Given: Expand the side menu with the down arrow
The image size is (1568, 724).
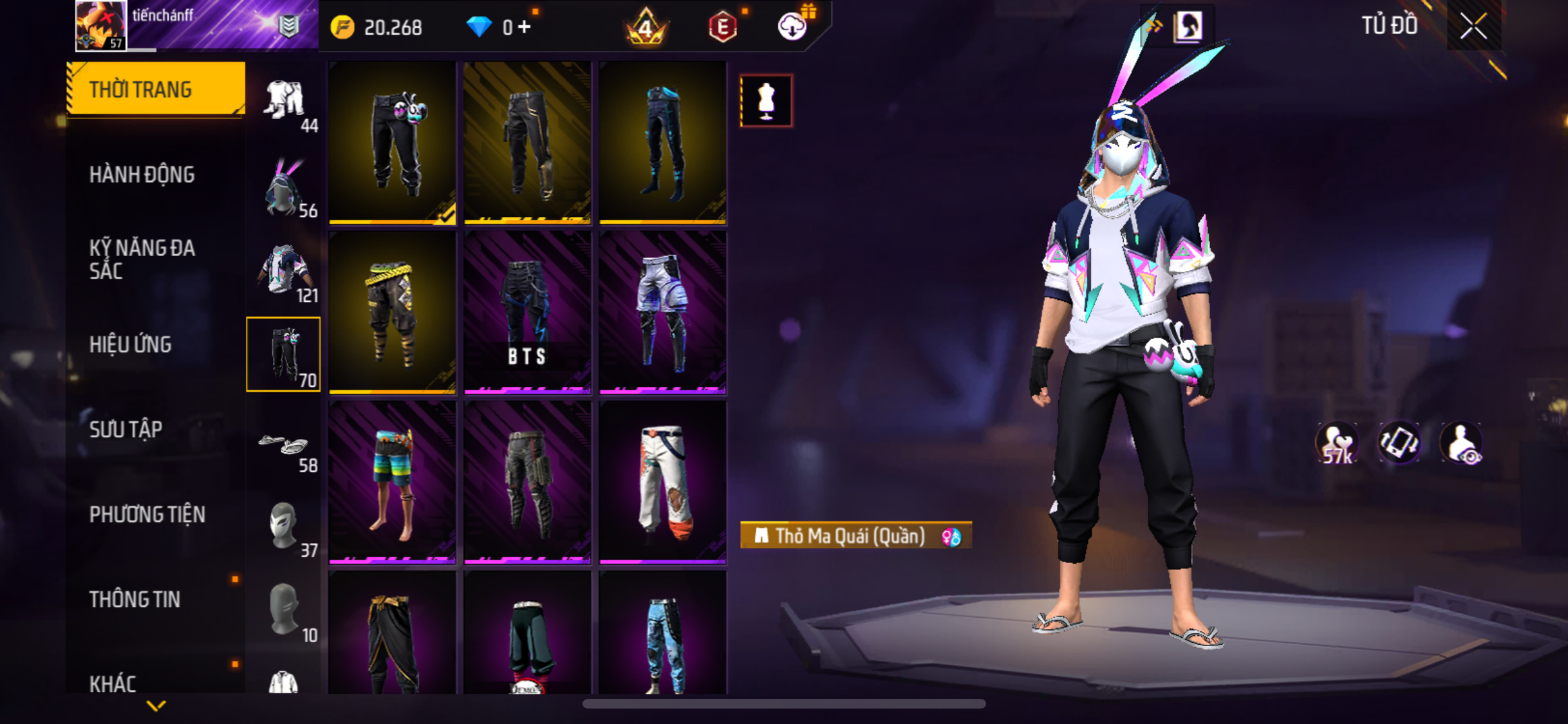Looking at the screenshot, I should click(x=156, y=706).
